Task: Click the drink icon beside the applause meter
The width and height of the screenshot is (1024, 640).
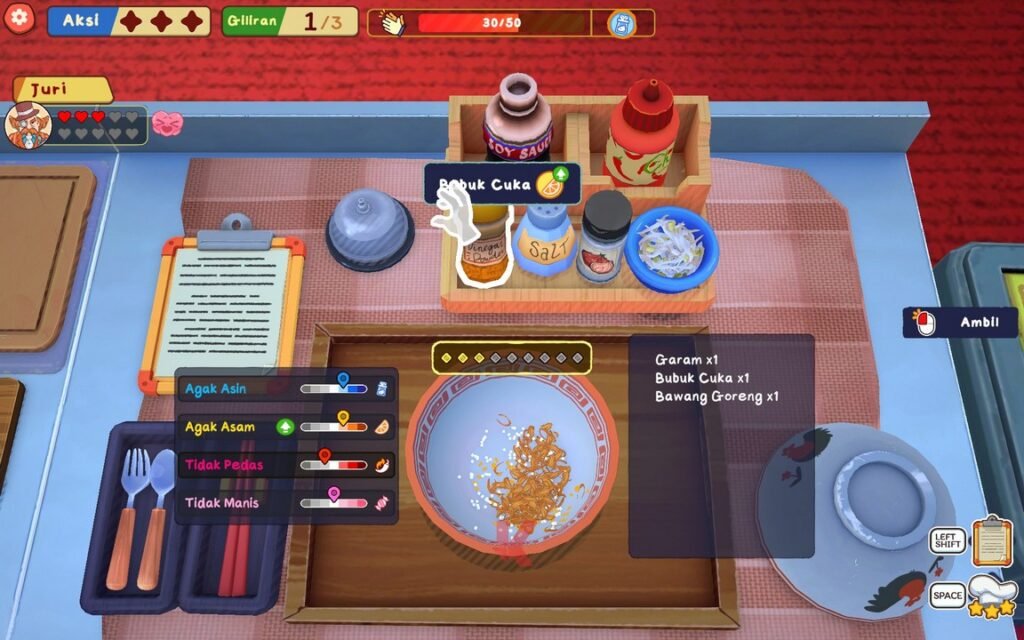Action: (622, 23)
